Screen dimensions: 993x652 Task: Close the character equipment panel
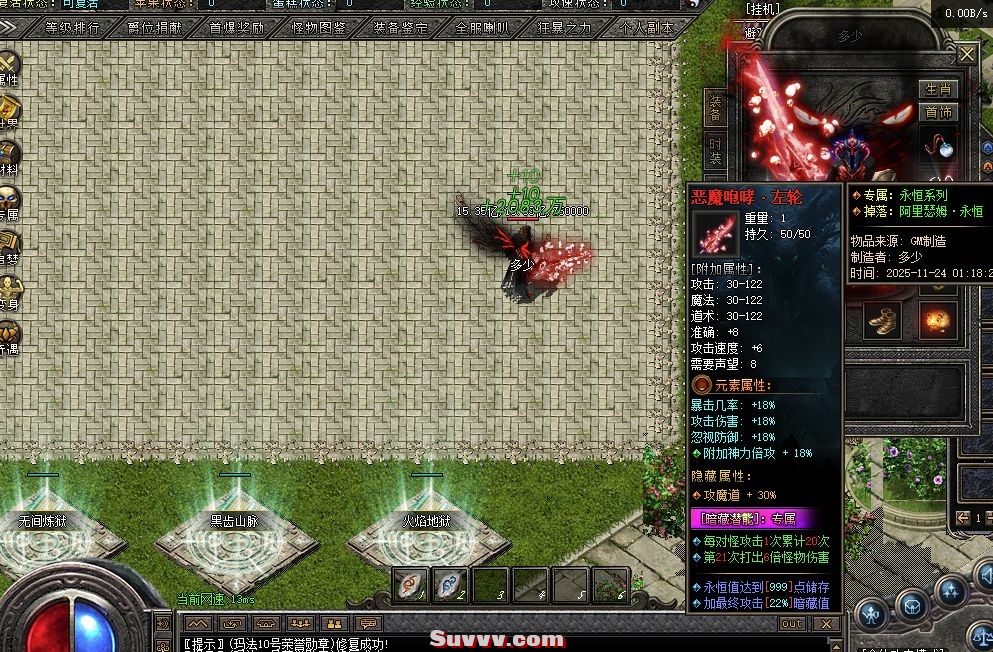tap(966, 55)
